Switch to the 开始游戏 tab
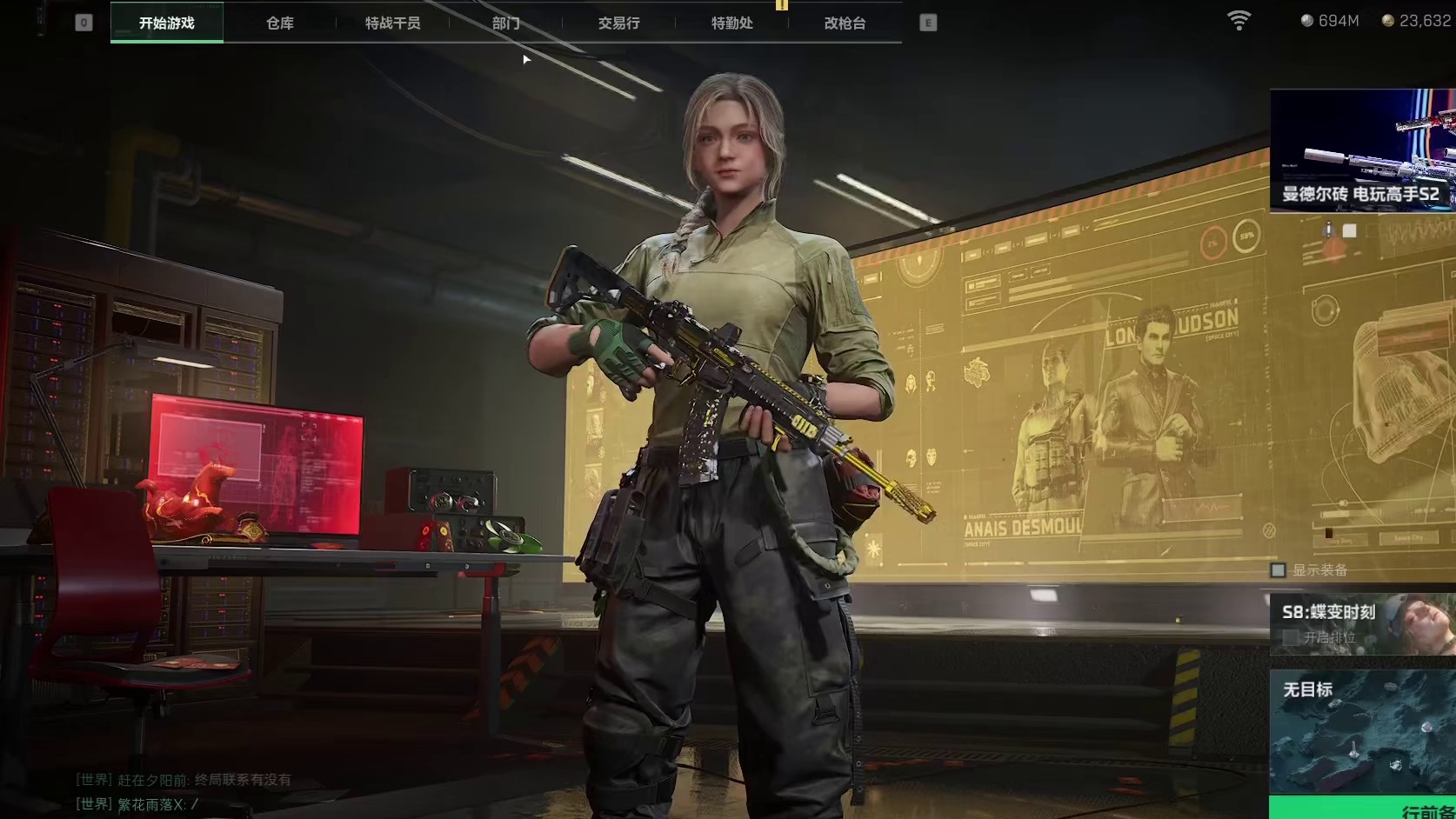This screenshot has height=819, width=1456. point(166,23)
